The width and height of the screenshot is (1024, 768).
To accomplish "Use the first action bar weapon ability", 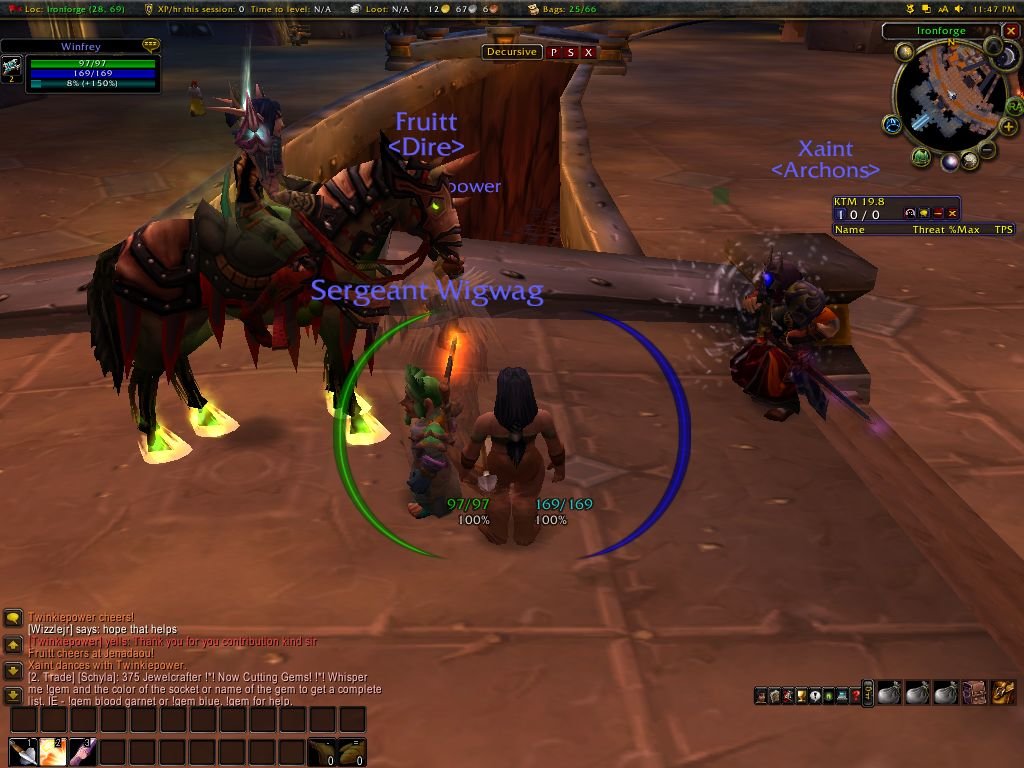I will point(24,752).
